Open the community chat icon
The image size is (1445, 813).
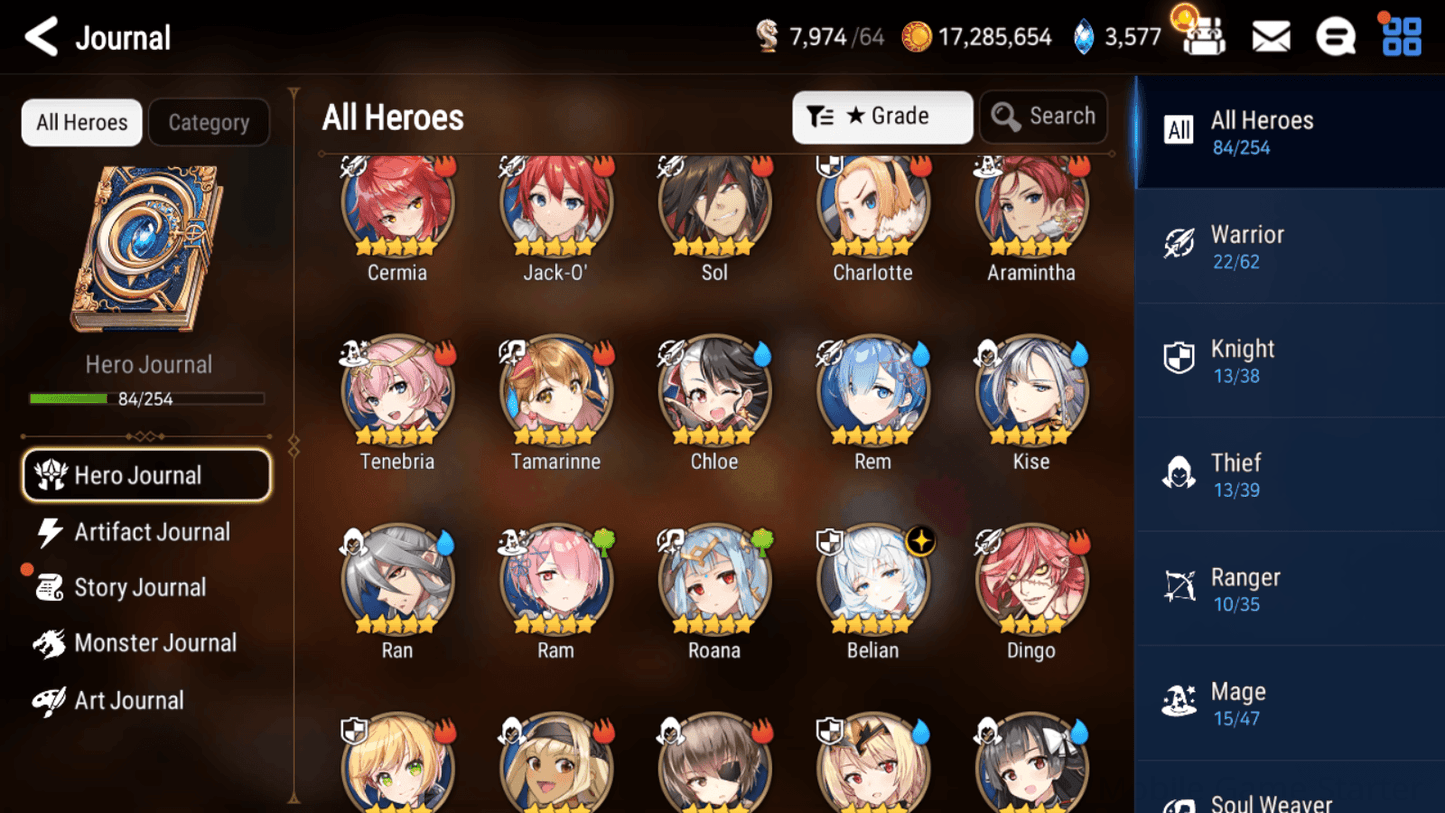pyautogui.click(x=1336, y=36)
